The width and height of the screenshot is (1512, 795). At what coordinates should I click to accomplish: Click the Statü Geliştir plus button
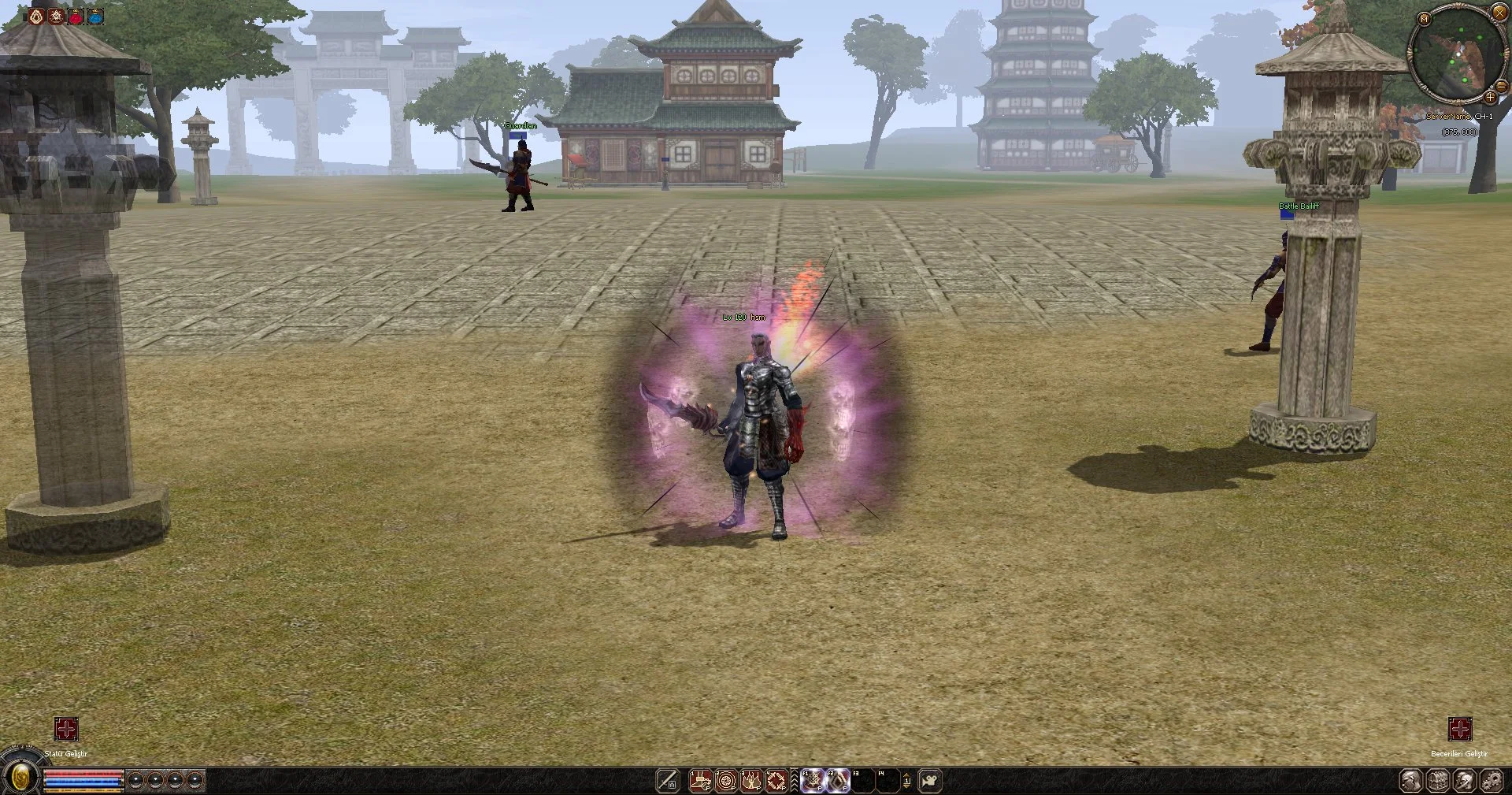point(66,729)
